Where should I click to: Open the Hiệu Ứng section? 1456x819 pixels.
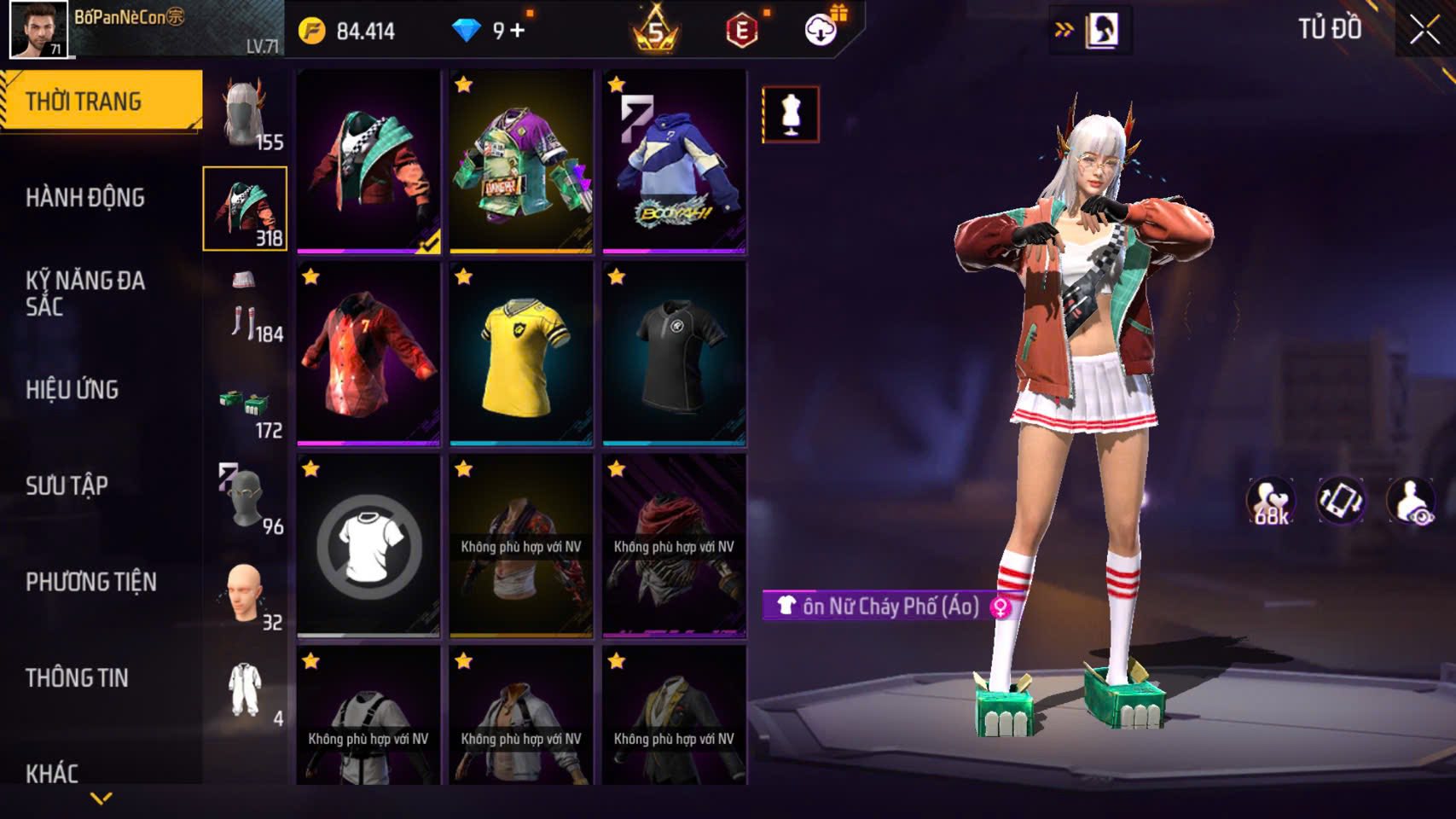pyautogui.click(x=73, y=390)
